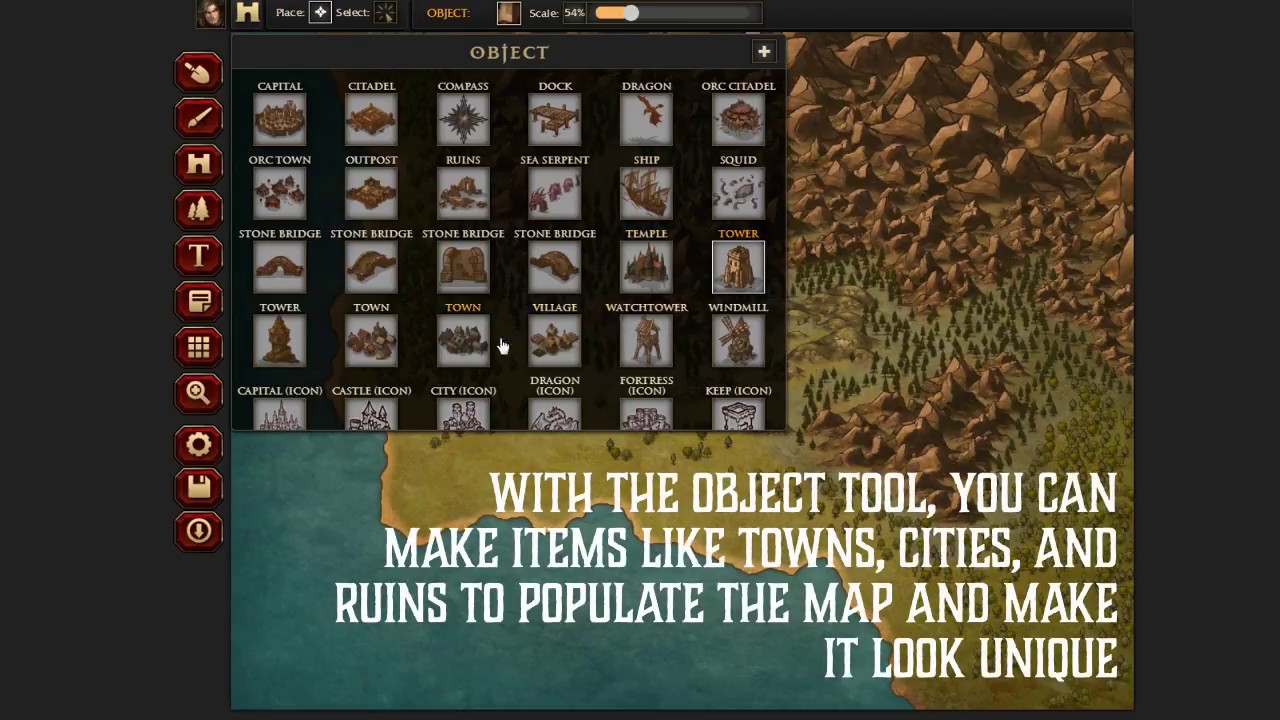This screenshot has height=720, width=1280.
Task: Select the Trees nature tool
Action: (x=198, y=210)
